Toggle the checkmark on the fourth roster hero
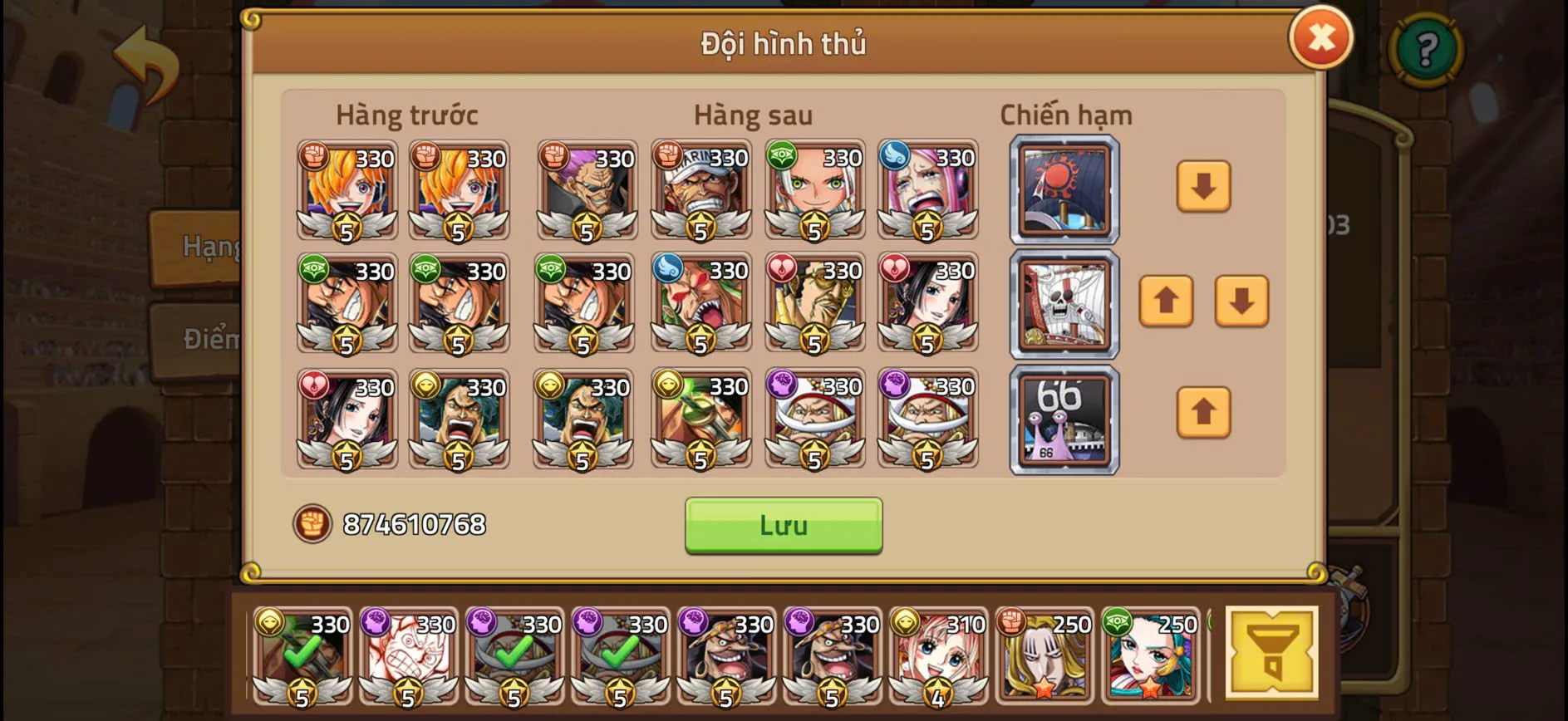This screenshot has width=1568, height=721. click(619, 656)
